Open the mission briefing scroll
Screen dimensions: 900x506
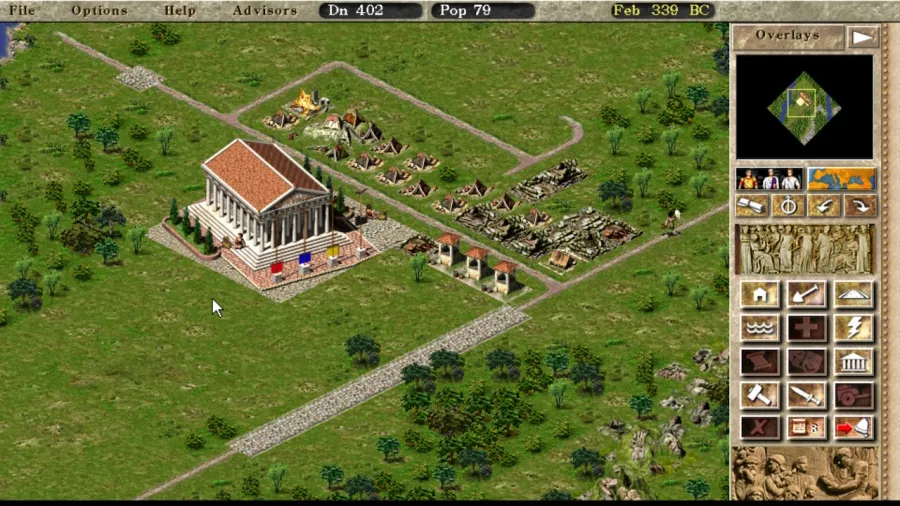coord(753,206)
